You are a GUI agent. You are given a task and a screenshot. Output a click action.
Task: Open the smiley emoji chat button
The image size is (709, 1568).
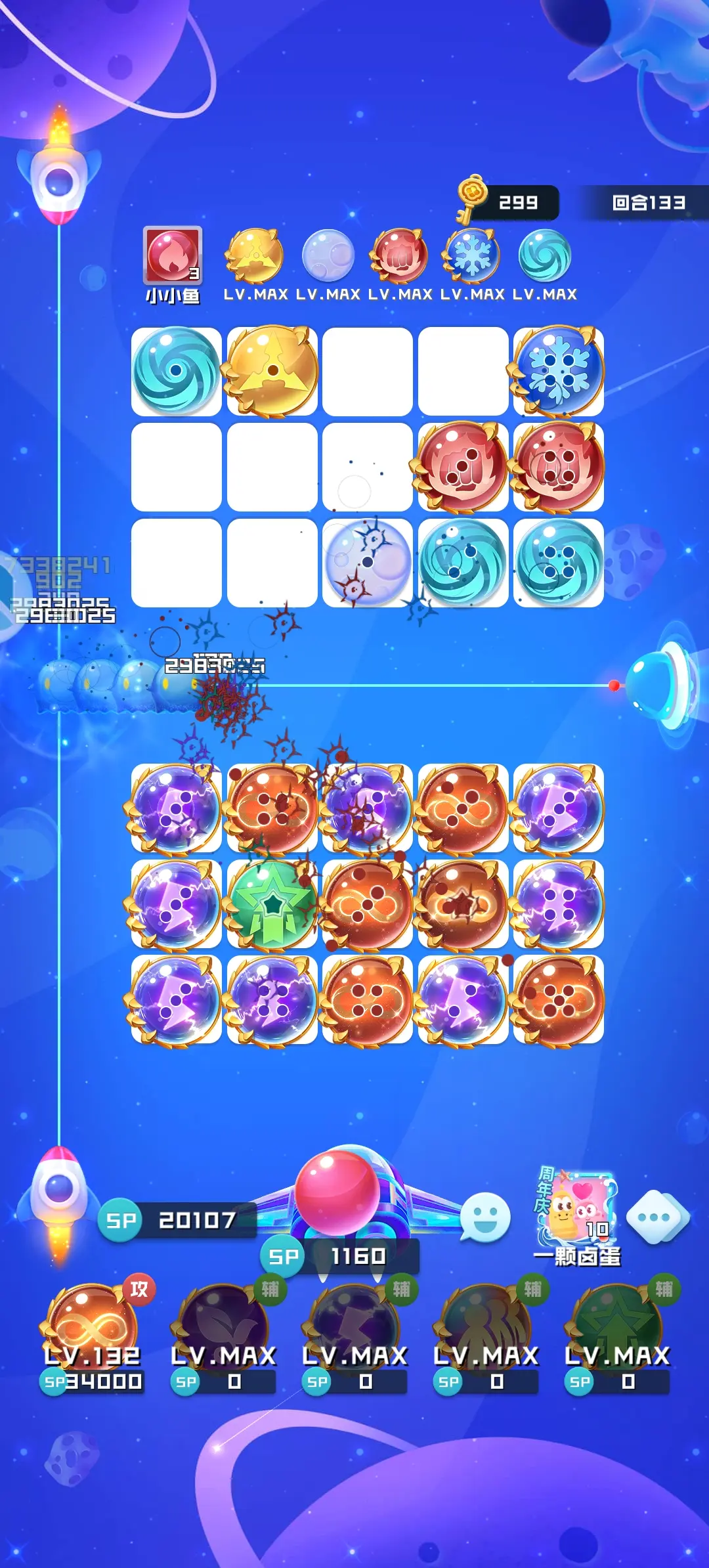point(485,1217)
